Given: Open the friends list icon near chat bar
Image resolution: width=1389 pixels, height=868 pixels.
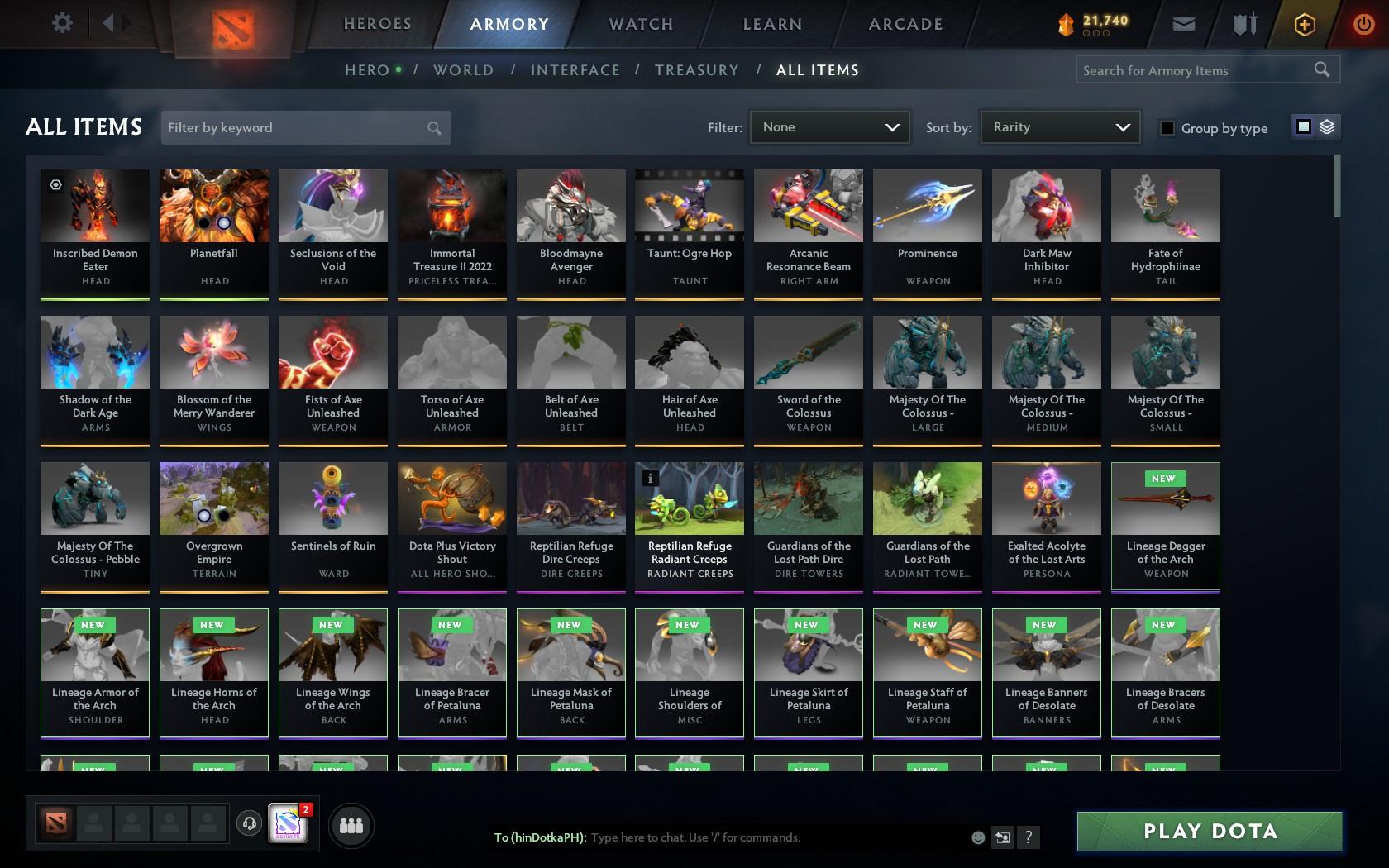Looking at the screenshot, I should 351,824.
